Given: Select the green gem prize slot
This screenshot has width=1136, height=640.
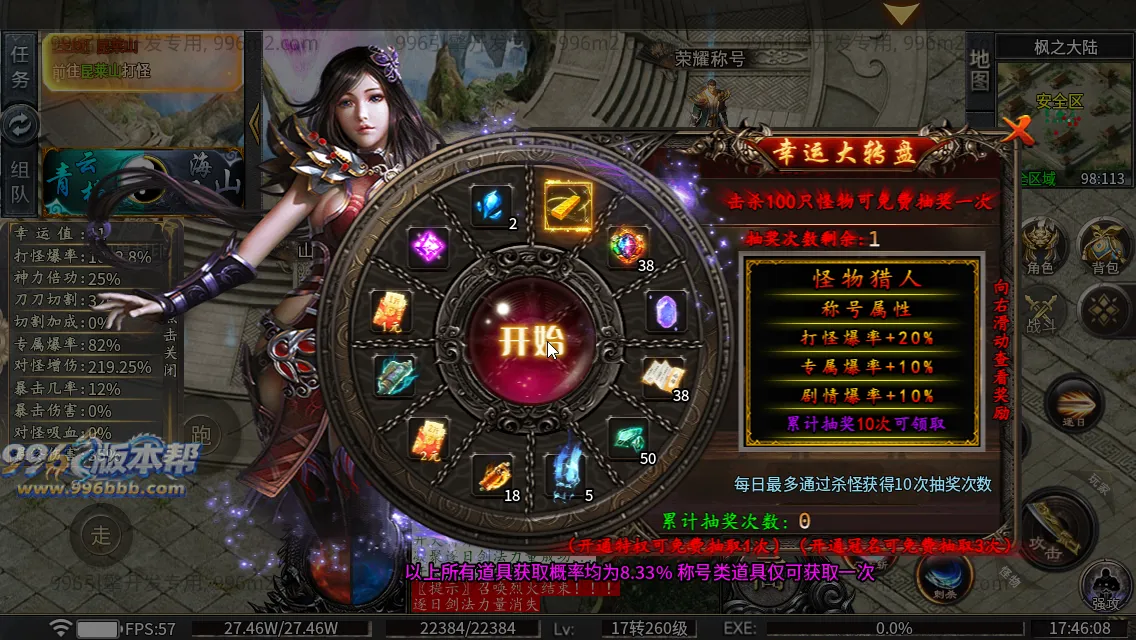Looking at the screenshot, I should 628,438.
